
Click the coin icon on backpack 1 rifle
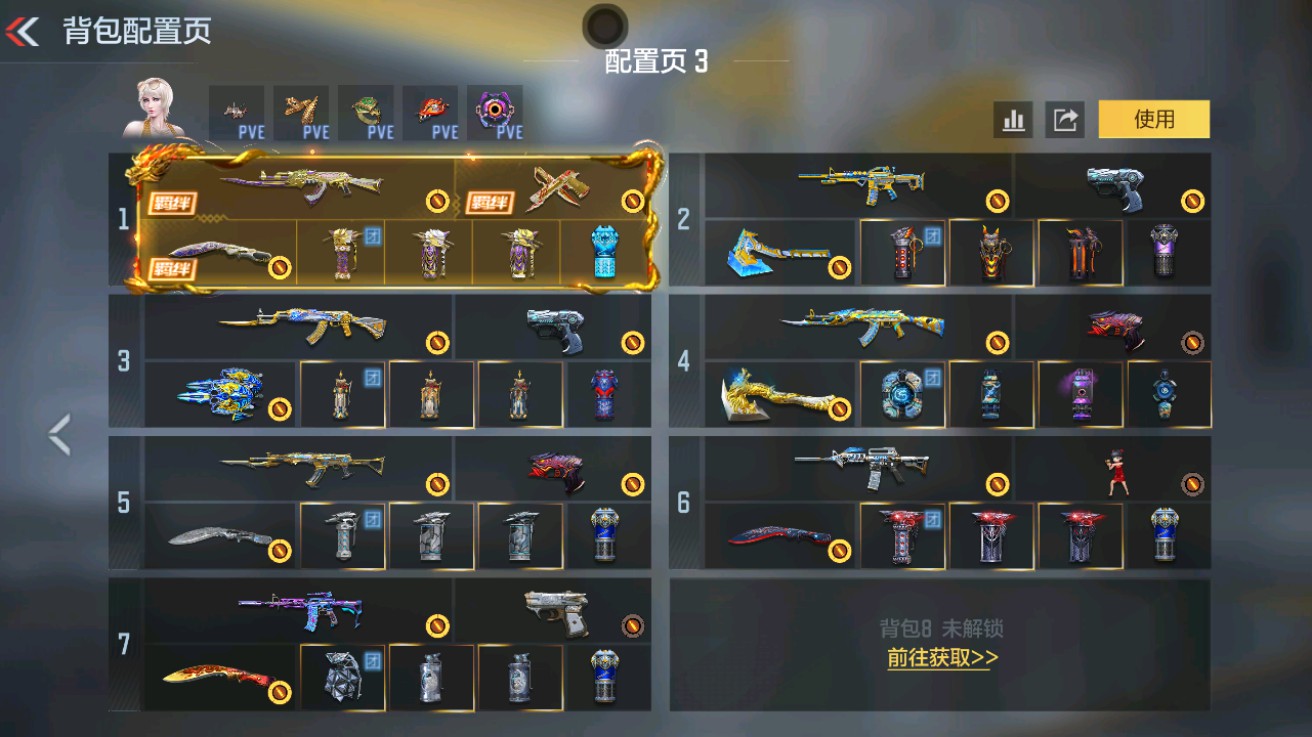click(x=437, y=197)
